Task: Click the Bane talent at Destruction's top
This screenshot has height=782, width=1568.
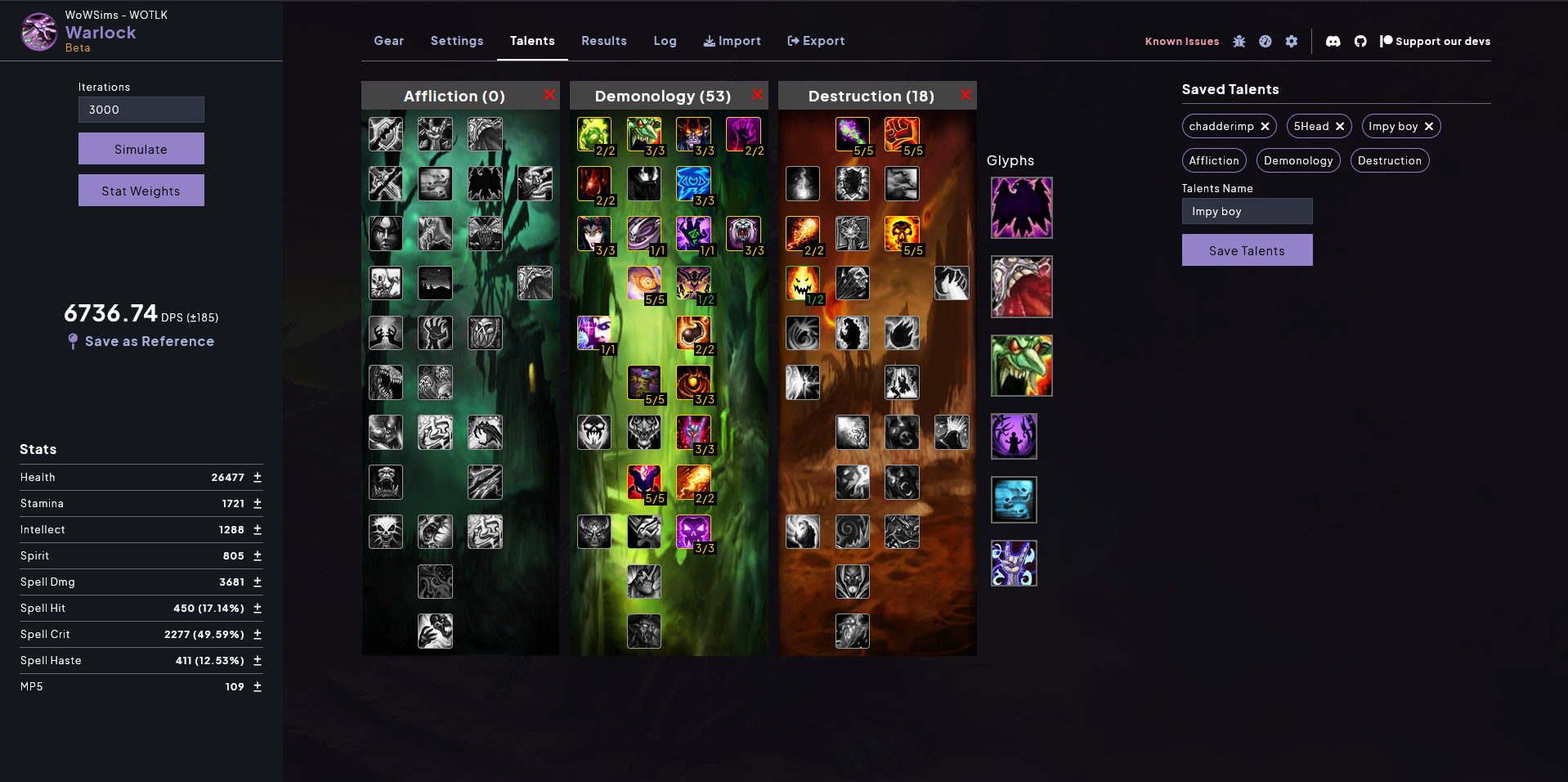Action: (x=902, y=135)
